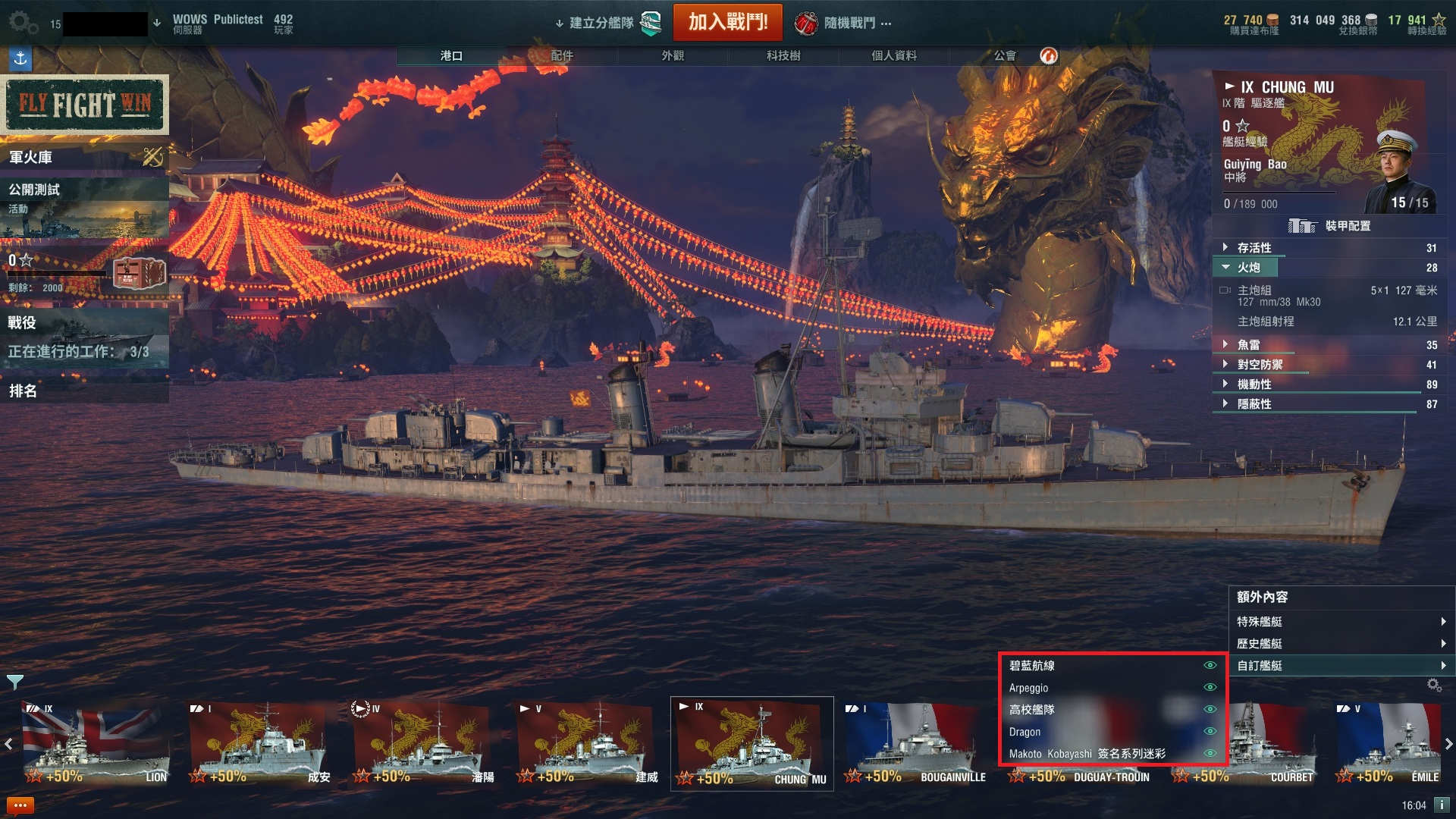
Task: Switch to the 配件 tab
Action: 562,55
